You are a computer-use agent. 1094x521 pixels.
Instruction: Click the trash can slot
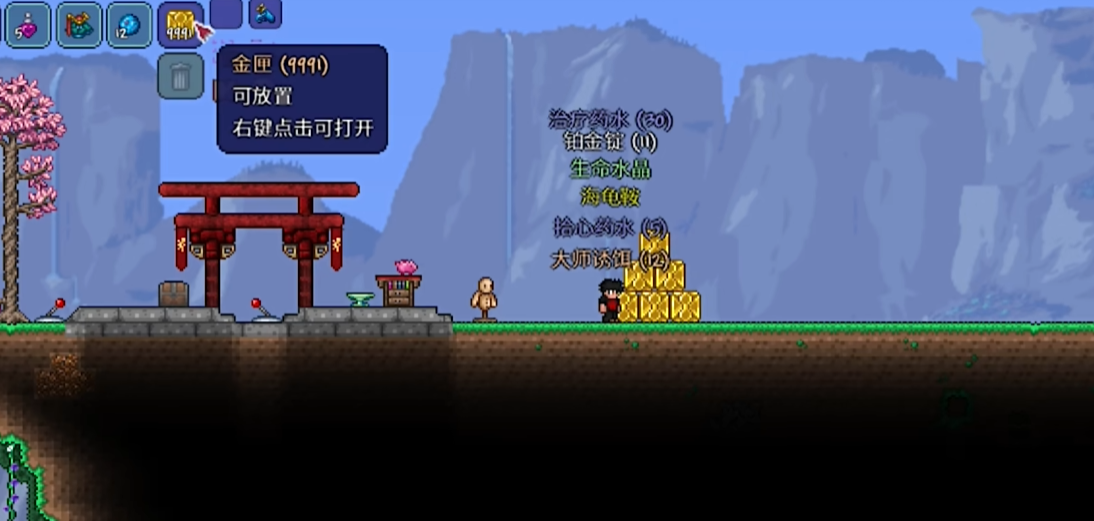[x=180, y=76]
